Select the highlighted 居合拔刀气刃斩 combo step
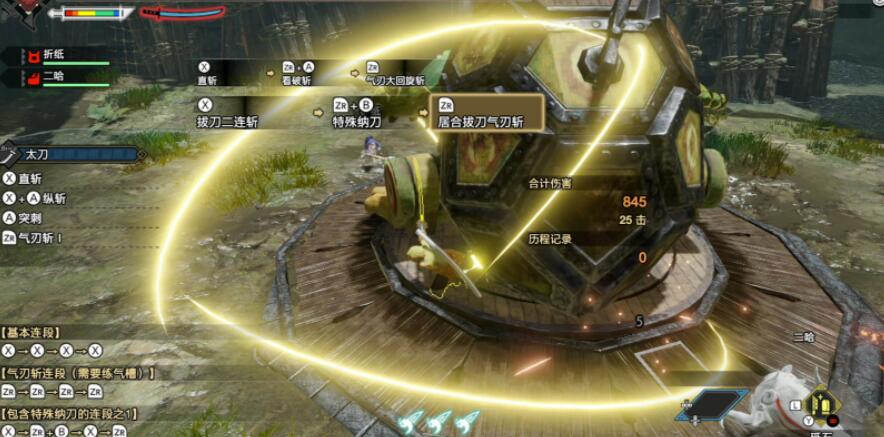This screenshot has height=437, width=884. pyautogui.click(x=486, y=112)
